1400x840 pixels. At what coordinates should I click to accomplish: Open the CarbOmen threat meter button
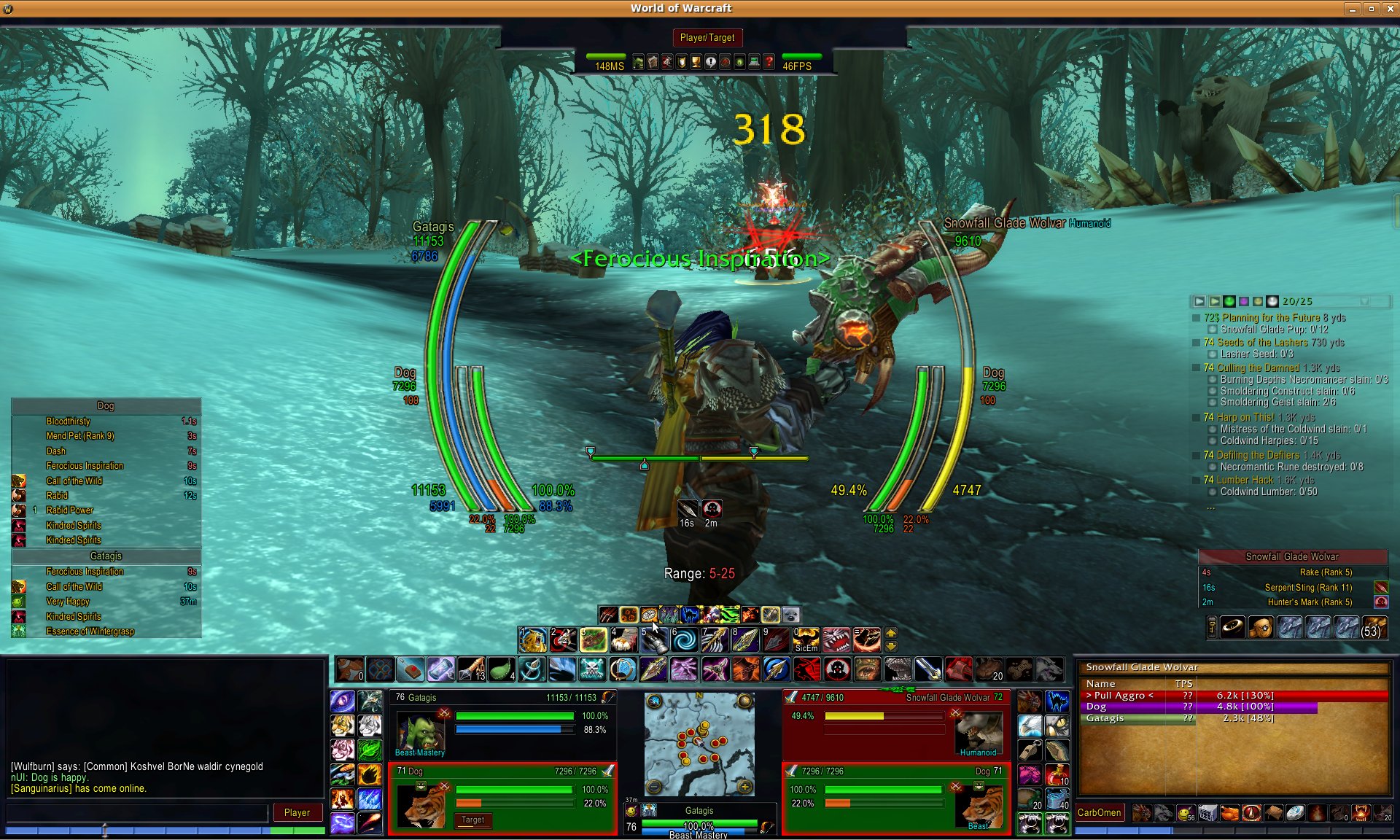pos(1099,812)
